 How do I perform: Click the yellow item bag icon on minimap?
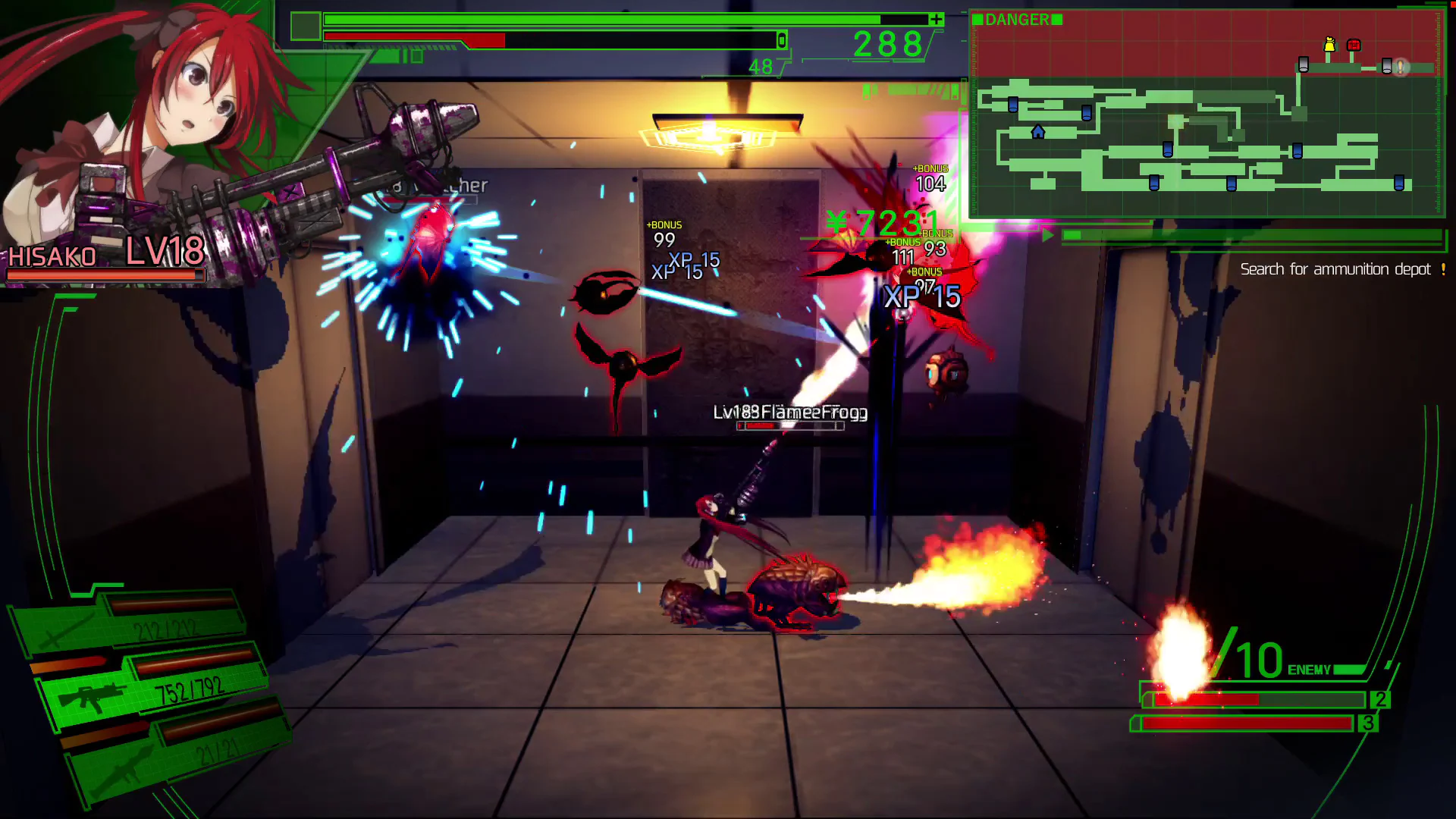click(1329, 44)
